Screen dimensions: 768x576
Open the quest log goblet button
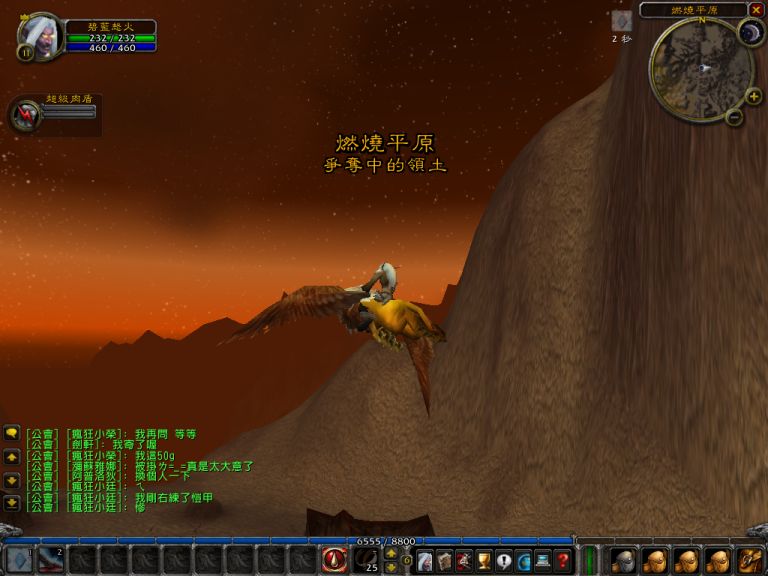(484, 560)
